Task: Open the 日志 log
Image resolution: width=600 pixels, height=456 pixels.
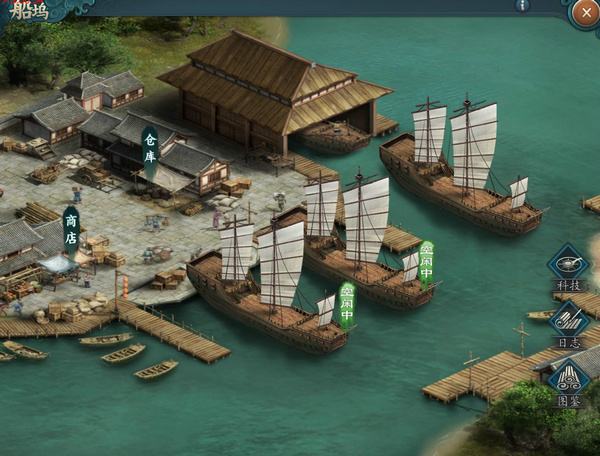Action: 568,322
